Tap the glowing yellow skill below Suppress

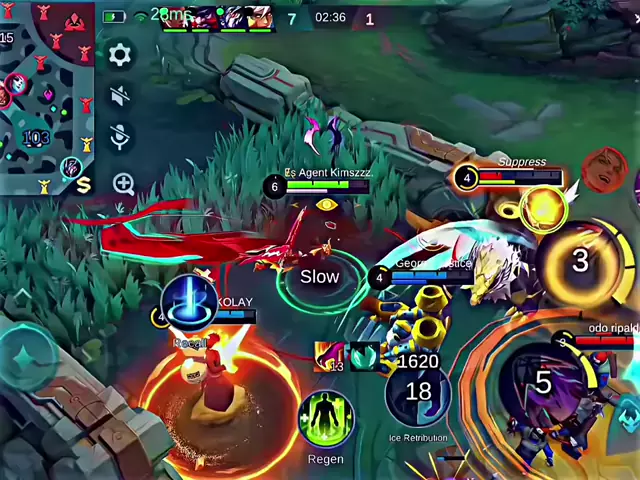tap(543, 209)
